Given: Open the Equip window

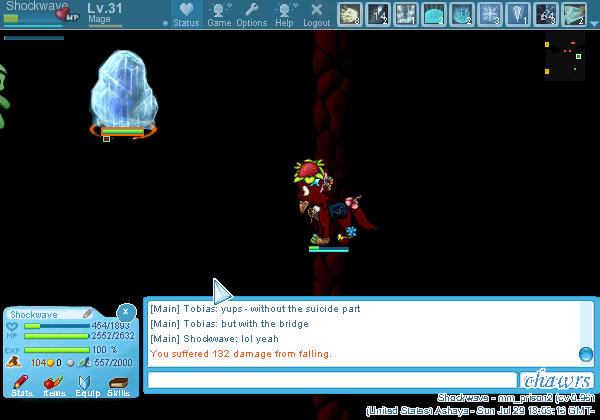Looking at the screenshot, I should 87,383.
